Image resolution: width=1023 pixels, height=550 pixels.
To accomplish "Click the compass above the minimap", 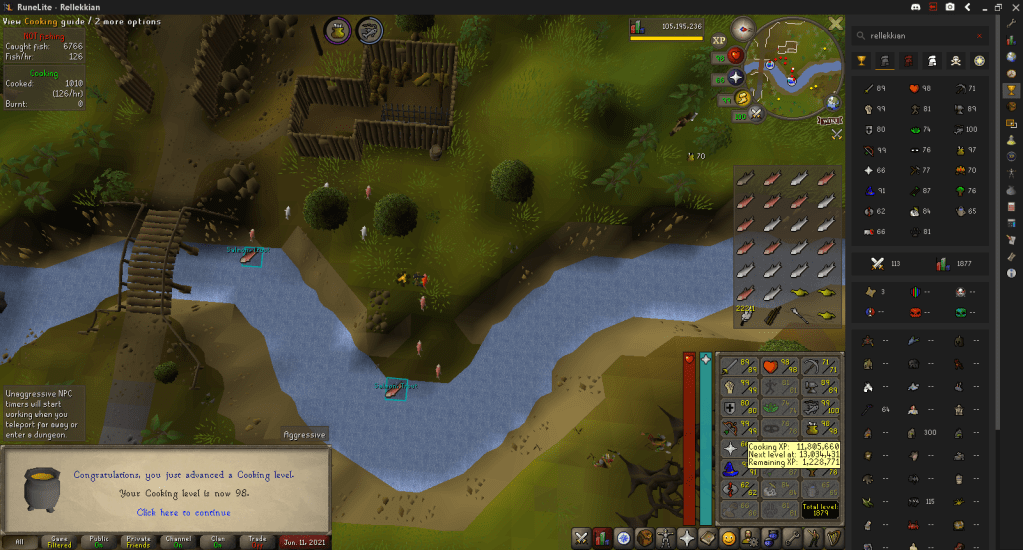I will [743, 28].
